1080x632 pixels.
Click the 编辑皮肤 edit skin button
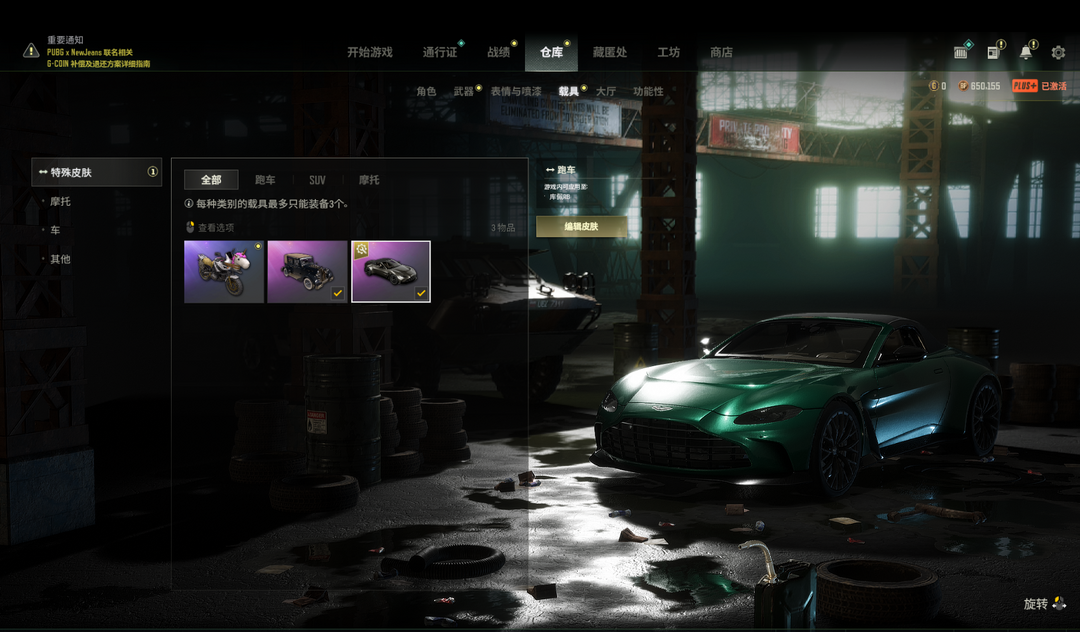coord(581,226)
